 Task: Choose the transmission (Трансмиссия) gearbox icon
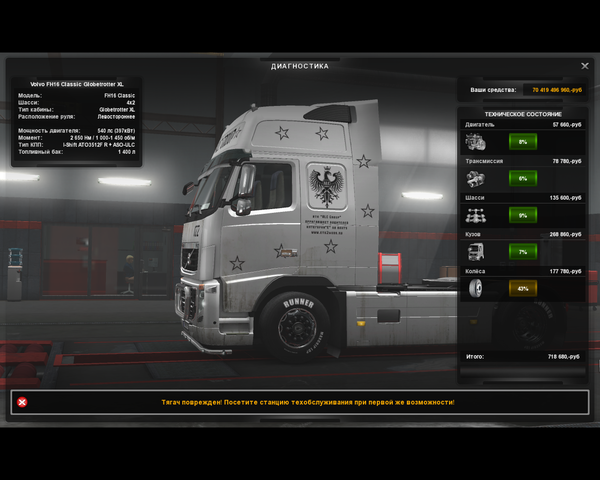point(477,178)
